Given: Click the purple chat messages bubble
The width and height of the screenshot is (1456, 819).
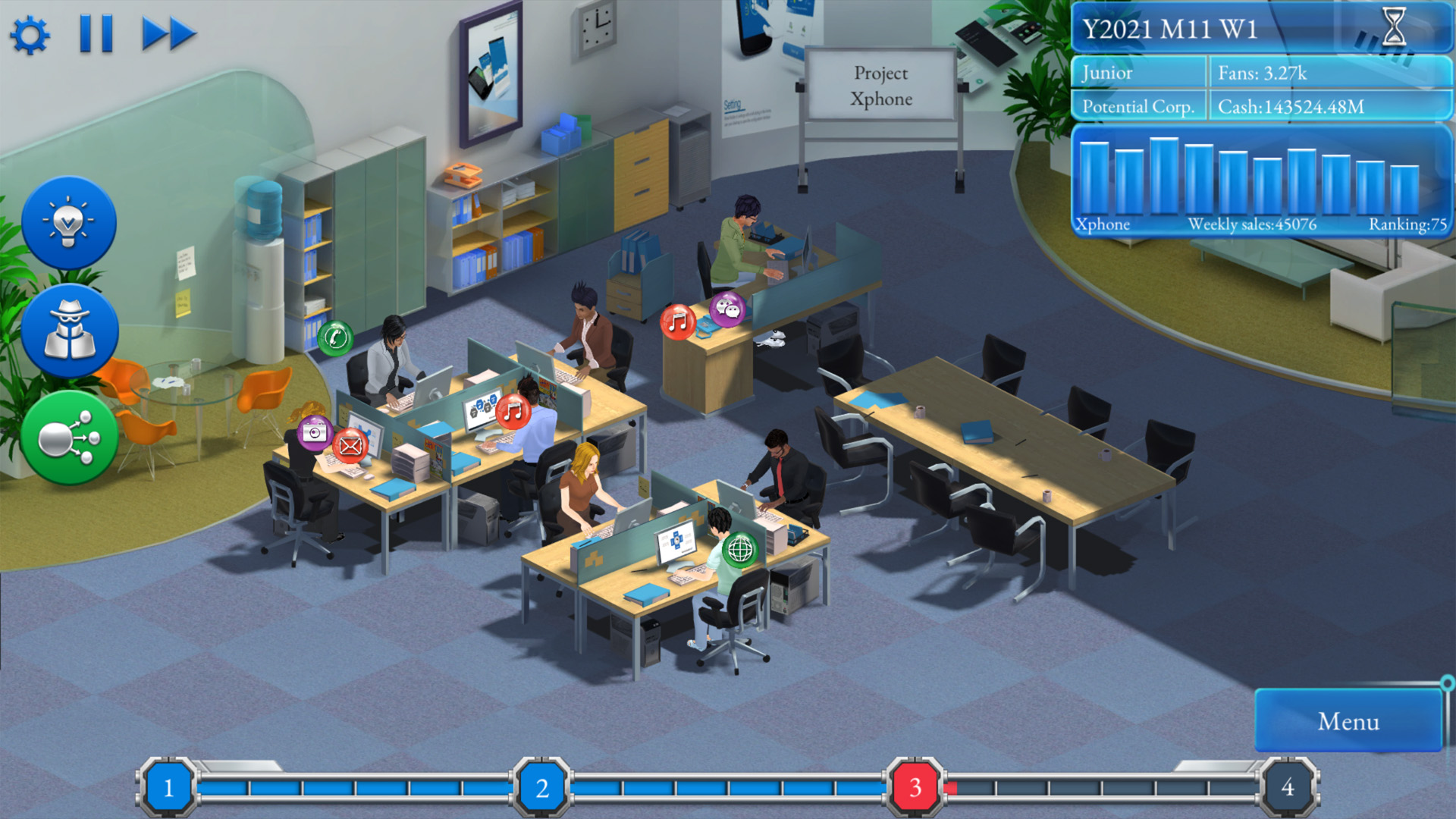Looking at the screenshot, I should point(728,309).
